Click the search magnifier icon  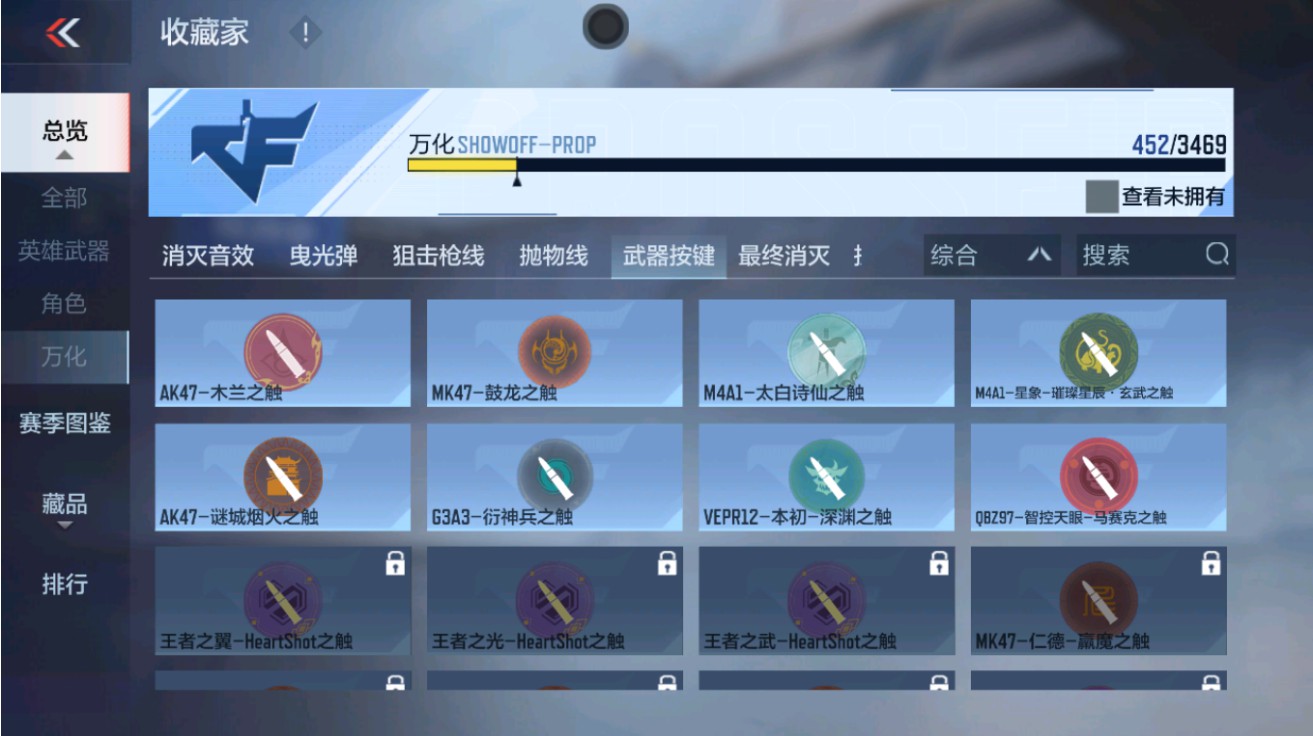pyautogui.click(x=1216, y=256)
